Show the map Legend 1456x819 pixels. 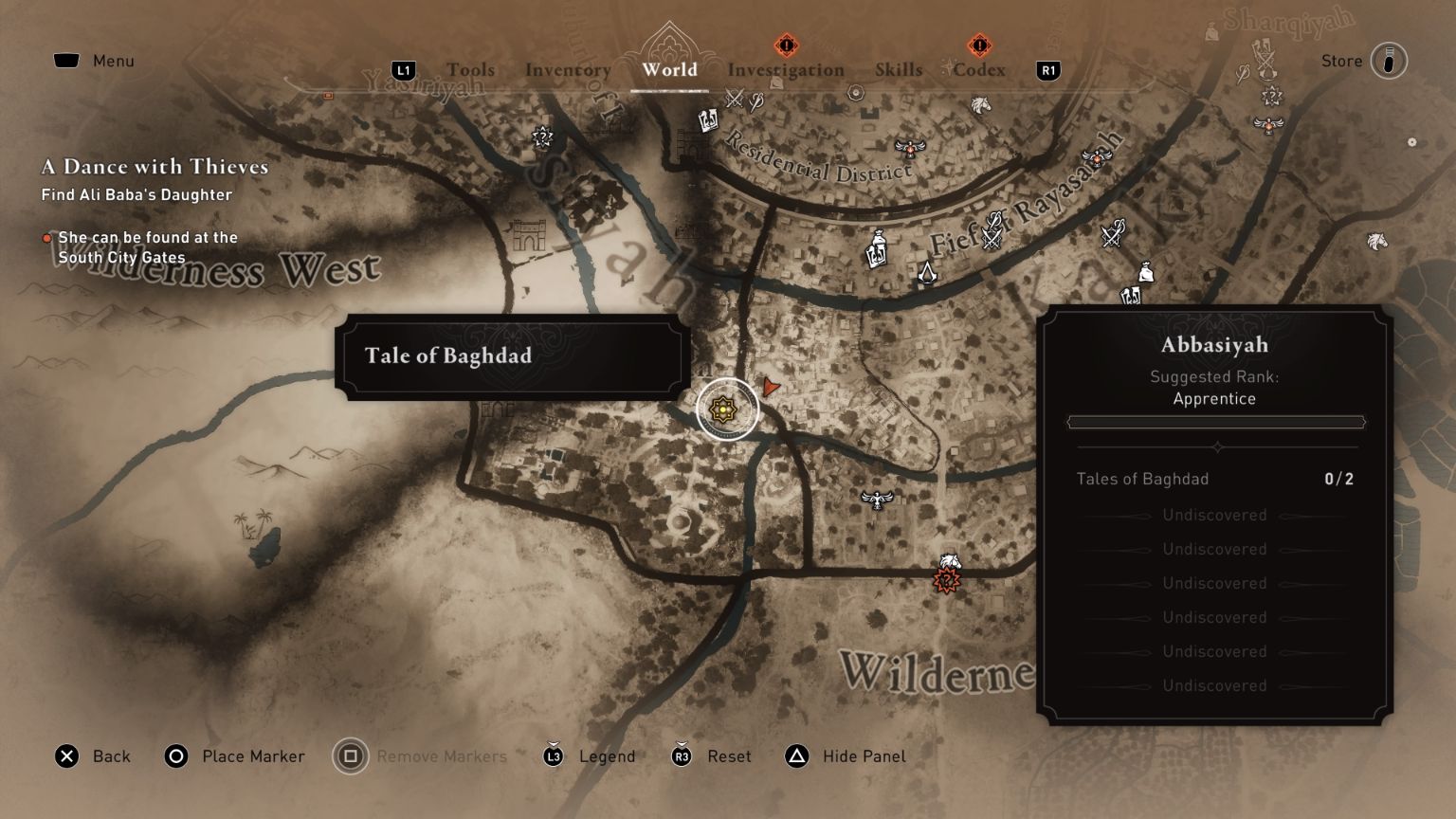click(590, 756)
